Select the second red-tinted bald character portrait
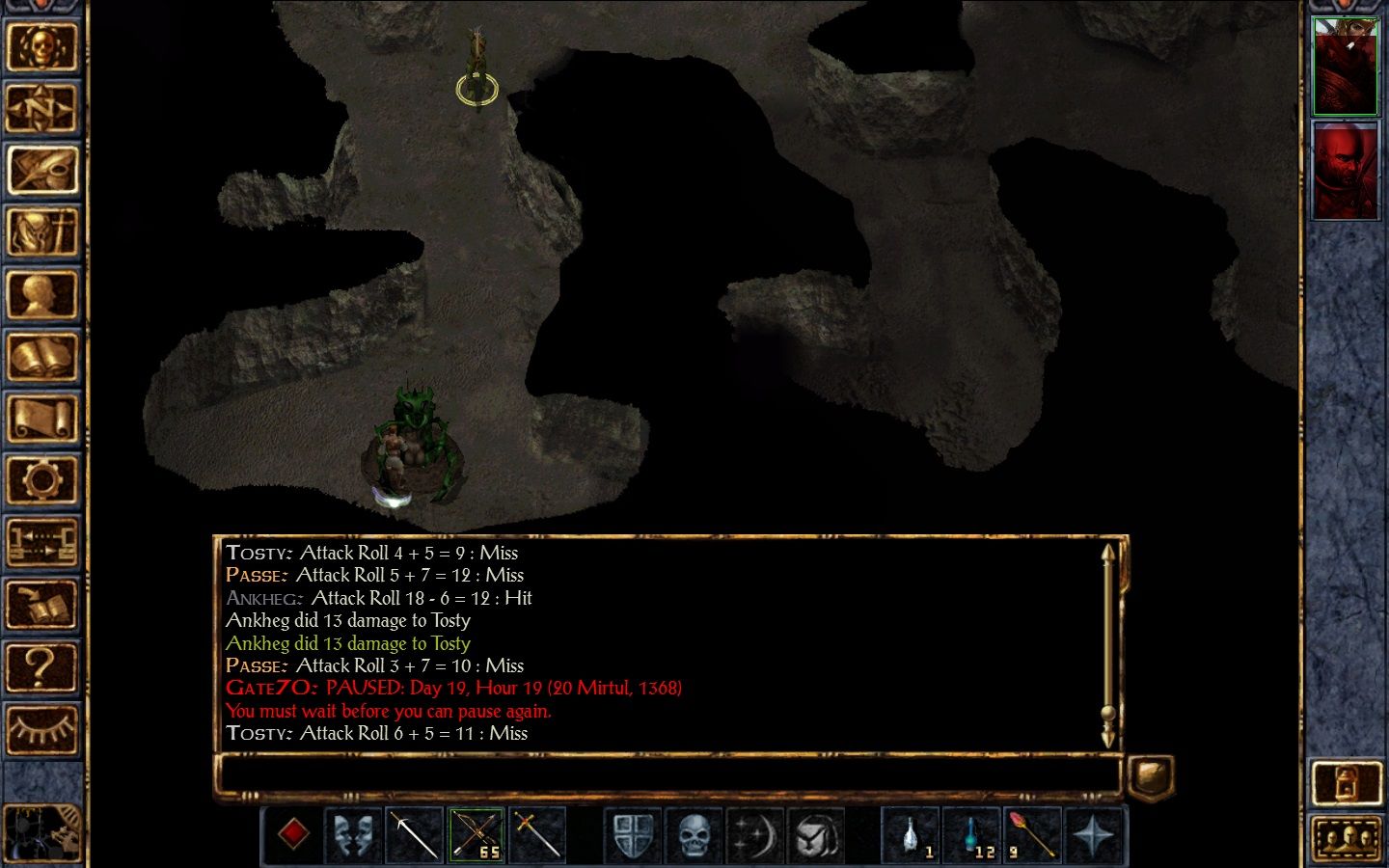 [x=1346, y=172]
